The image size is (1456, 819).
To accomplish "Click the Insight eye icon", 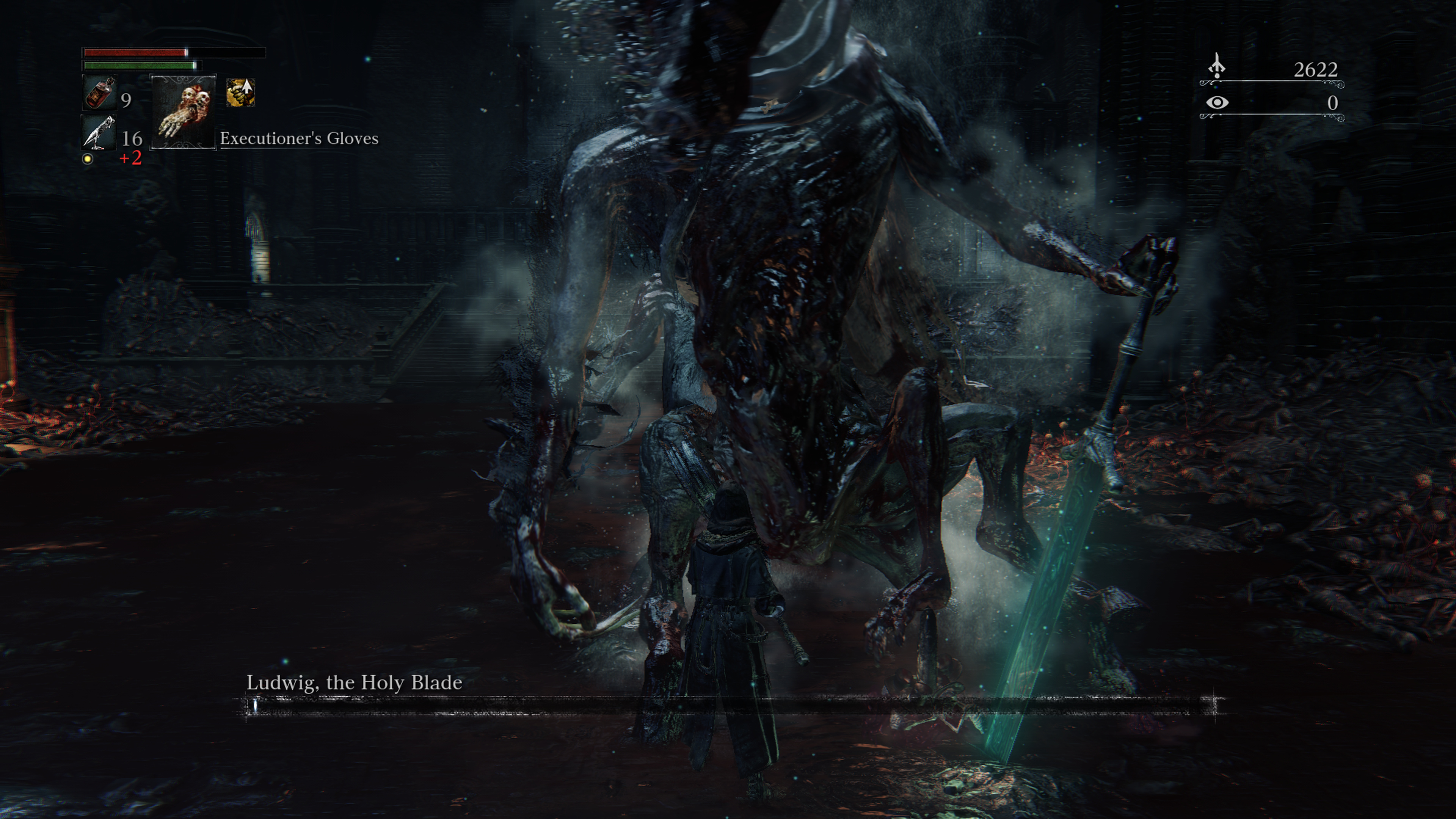I will coord(1217,103).
